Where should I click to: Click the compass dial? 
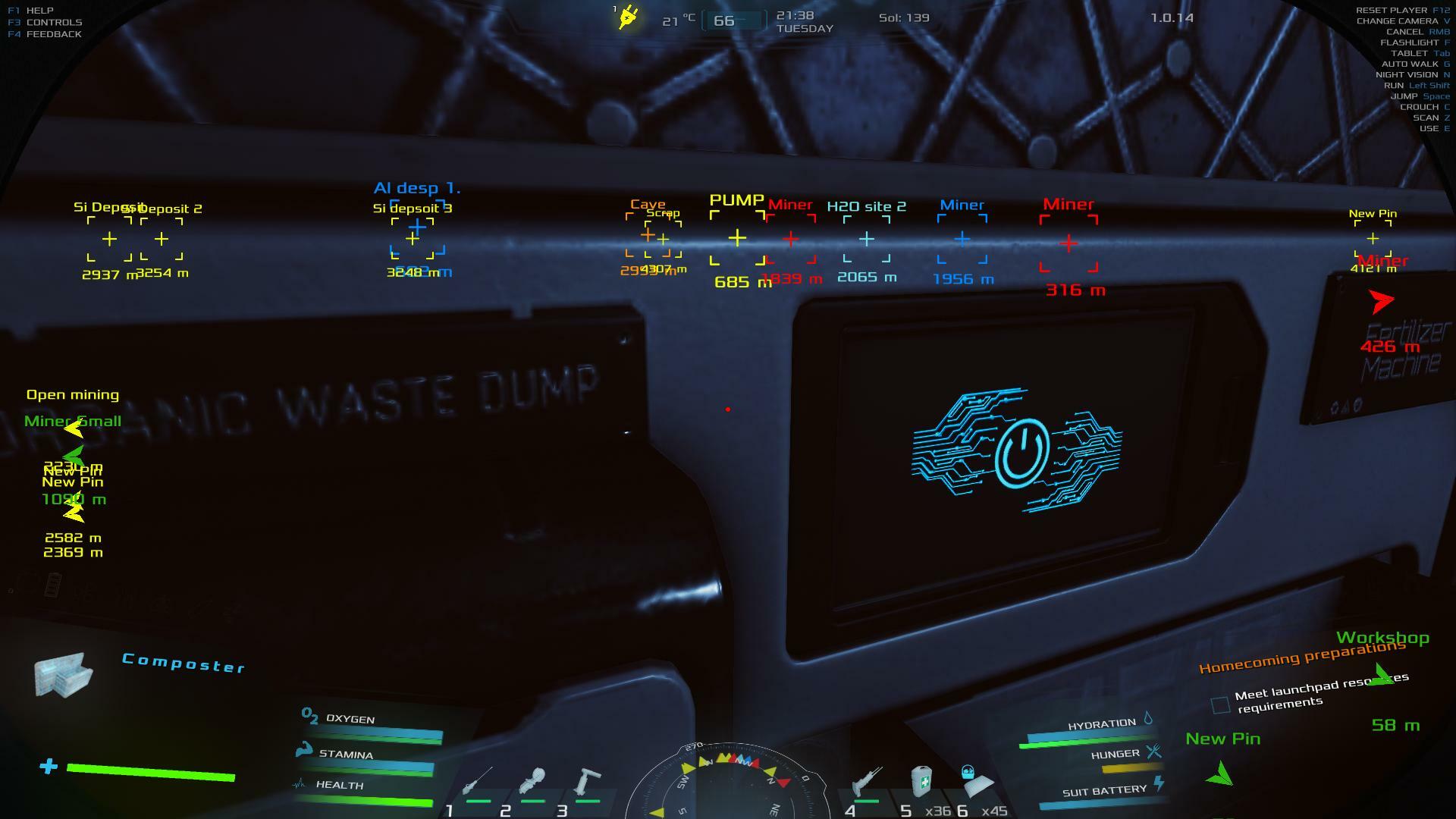click(728, 781)
